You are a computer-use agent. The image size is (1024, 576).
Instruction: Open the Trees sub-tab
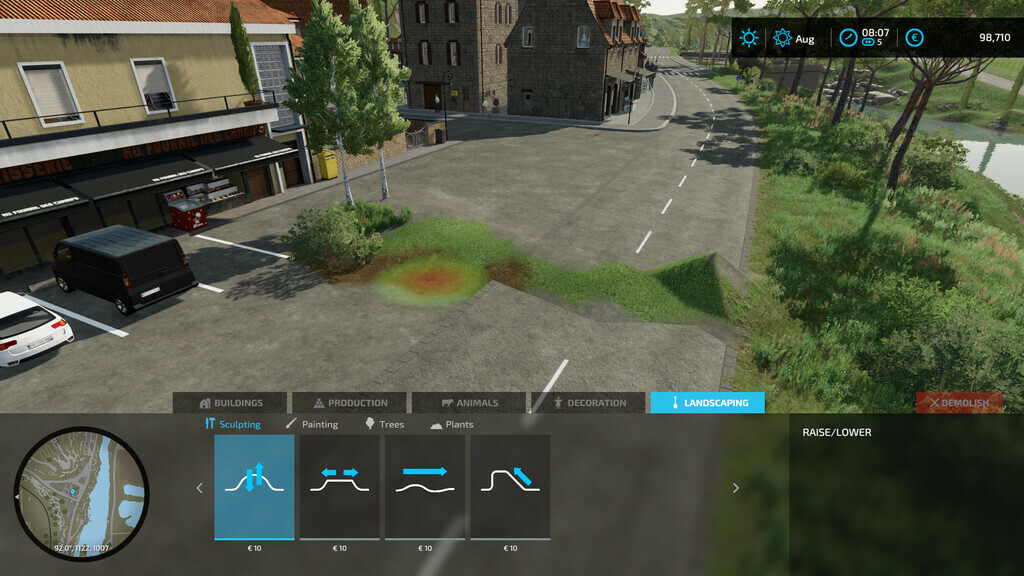click(385, 424)
